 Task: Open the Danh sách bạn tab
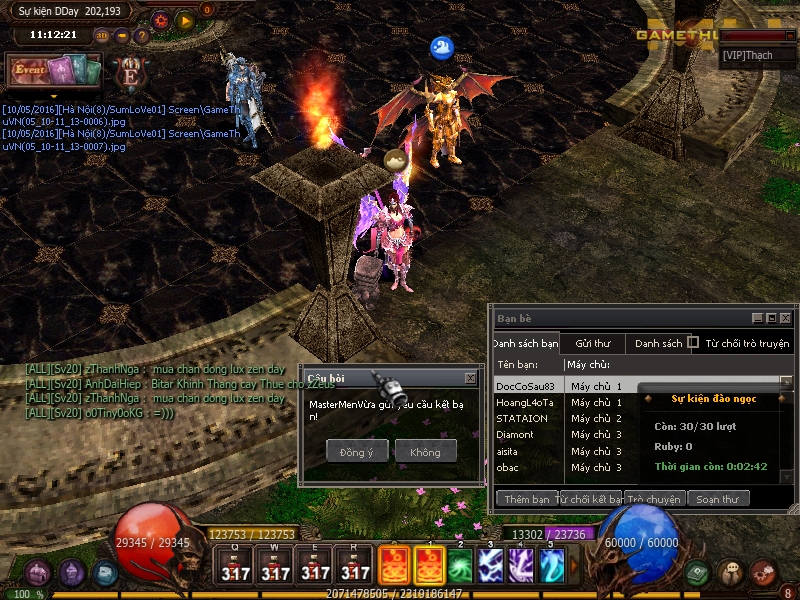coord(526,343)
